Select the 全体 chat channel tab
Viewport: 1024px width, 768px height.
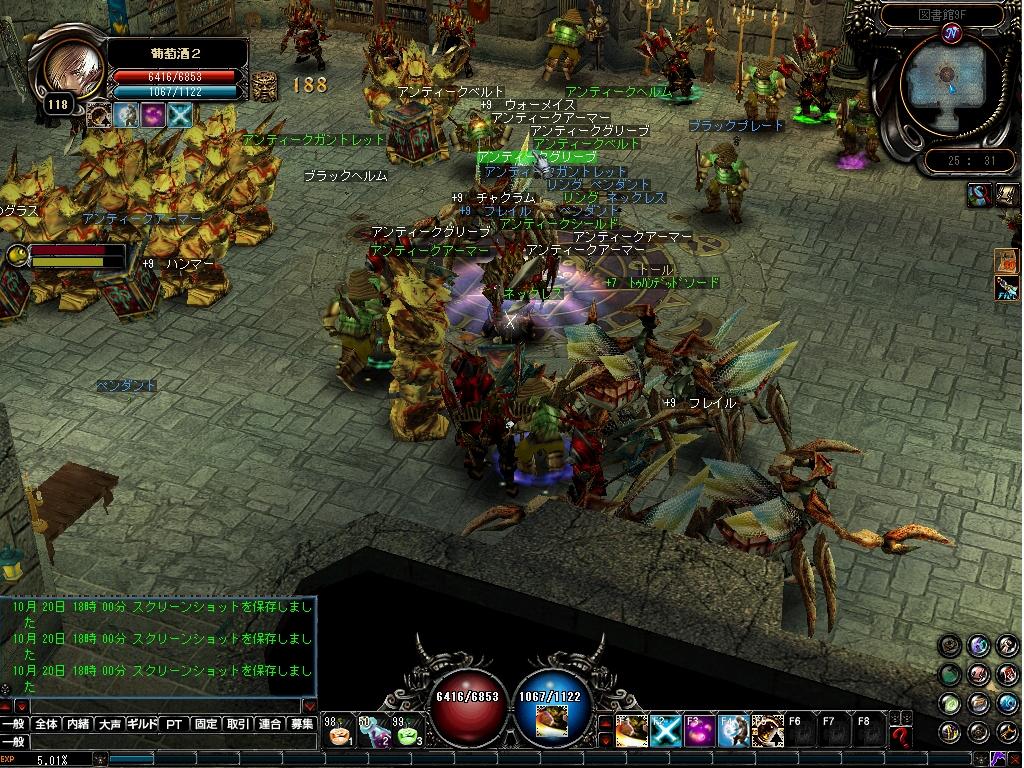coord(46,724)
